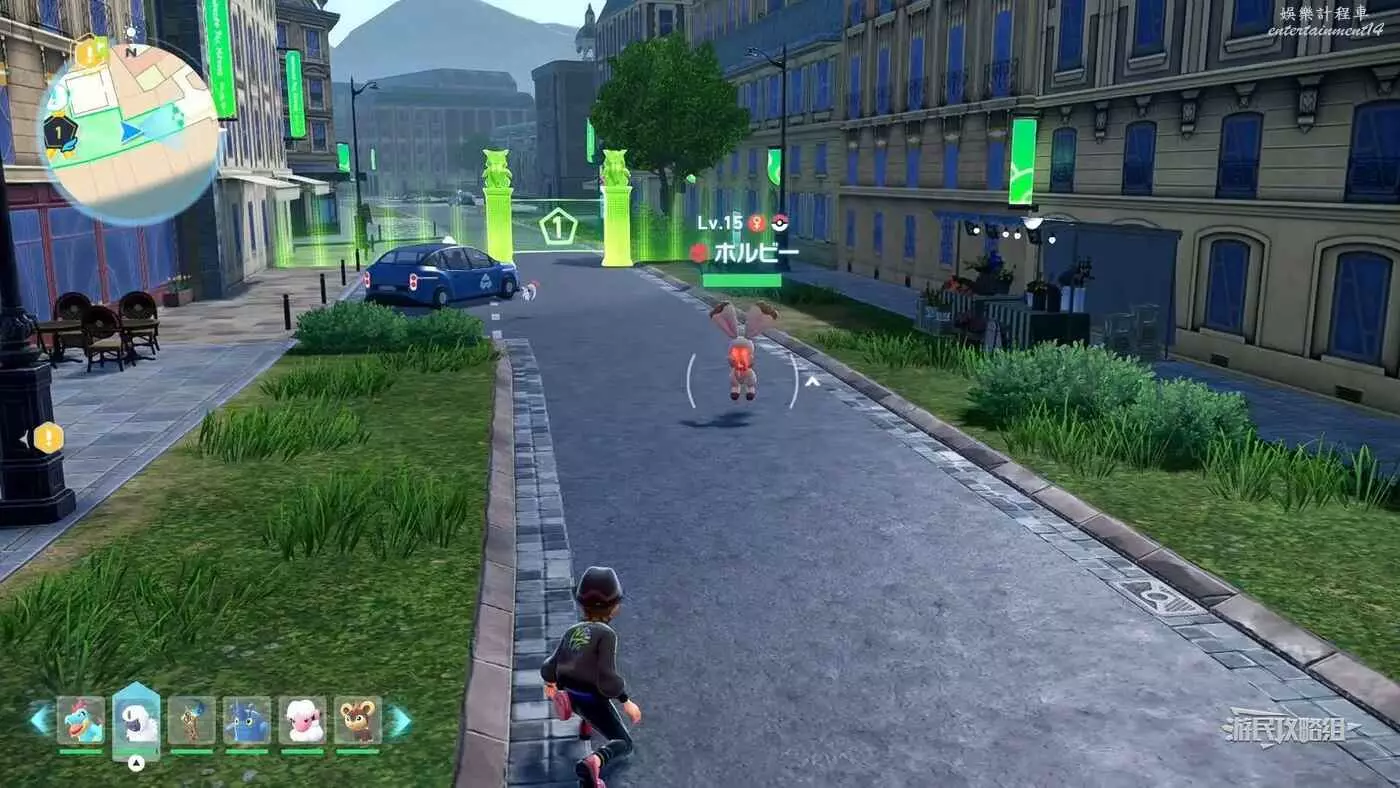Click the yellow exclamation marker on the minimap
This screenshot has width=1400, height=788.
(90, 53)
